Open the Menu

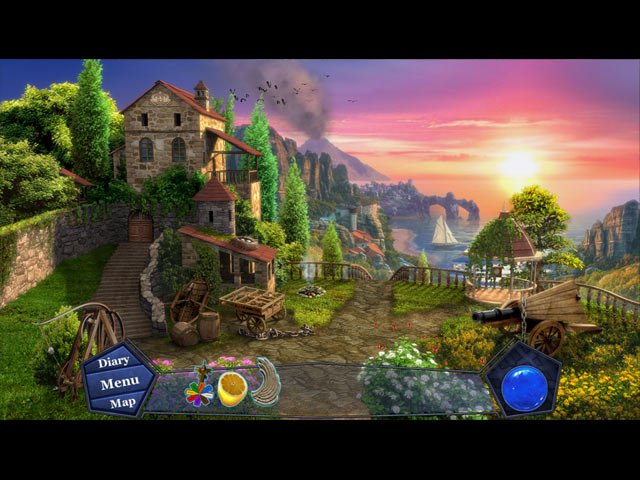(x=119, y=383)
